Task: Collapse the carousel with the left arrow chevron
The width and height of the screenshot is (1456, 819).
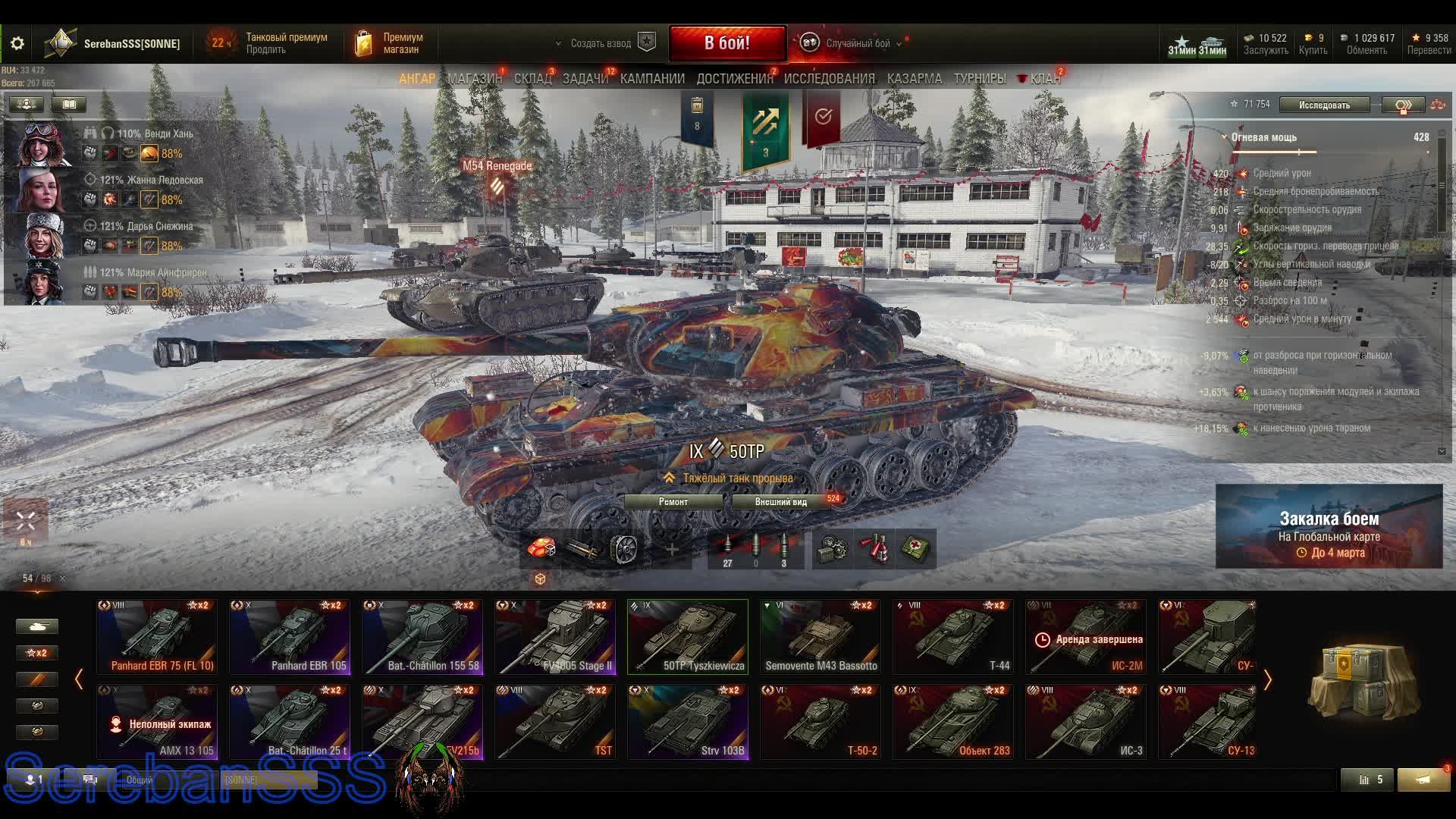Action: pyautogui.click(x=78, y=679)
